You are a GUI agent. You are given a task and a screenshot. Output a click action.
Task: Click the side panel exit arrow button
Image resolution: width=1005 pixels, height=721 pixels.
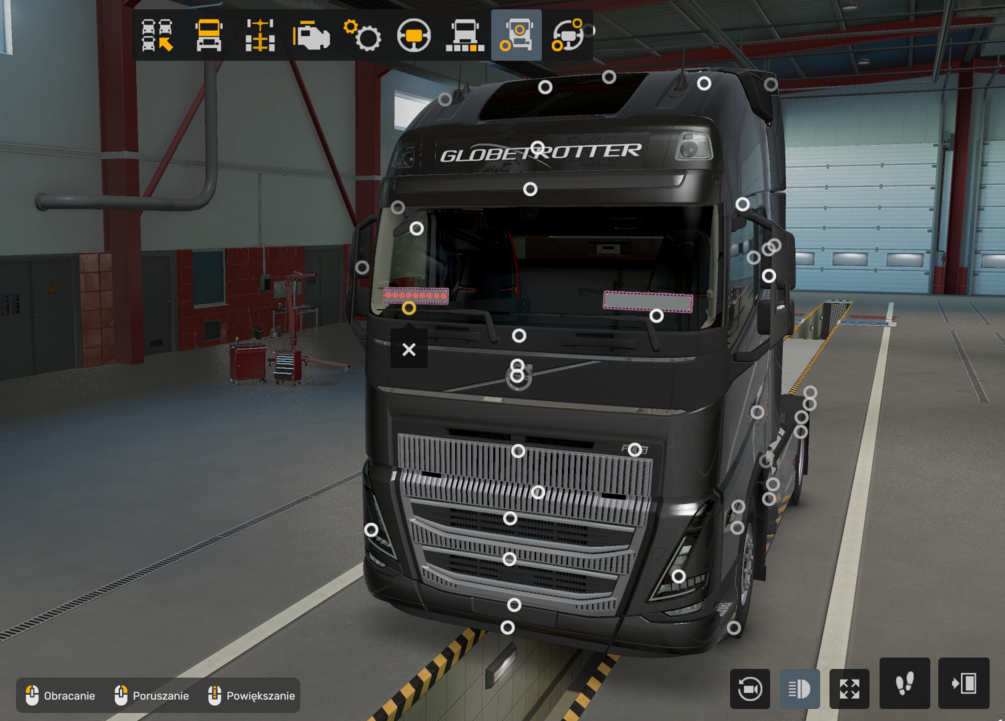[x=964, y=683]
